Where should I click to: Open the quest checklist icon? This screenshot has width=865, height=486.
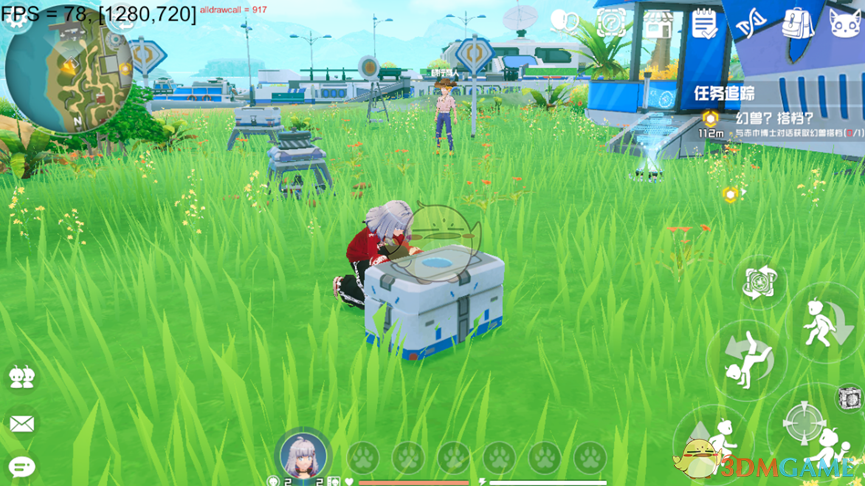coord(704,22)
